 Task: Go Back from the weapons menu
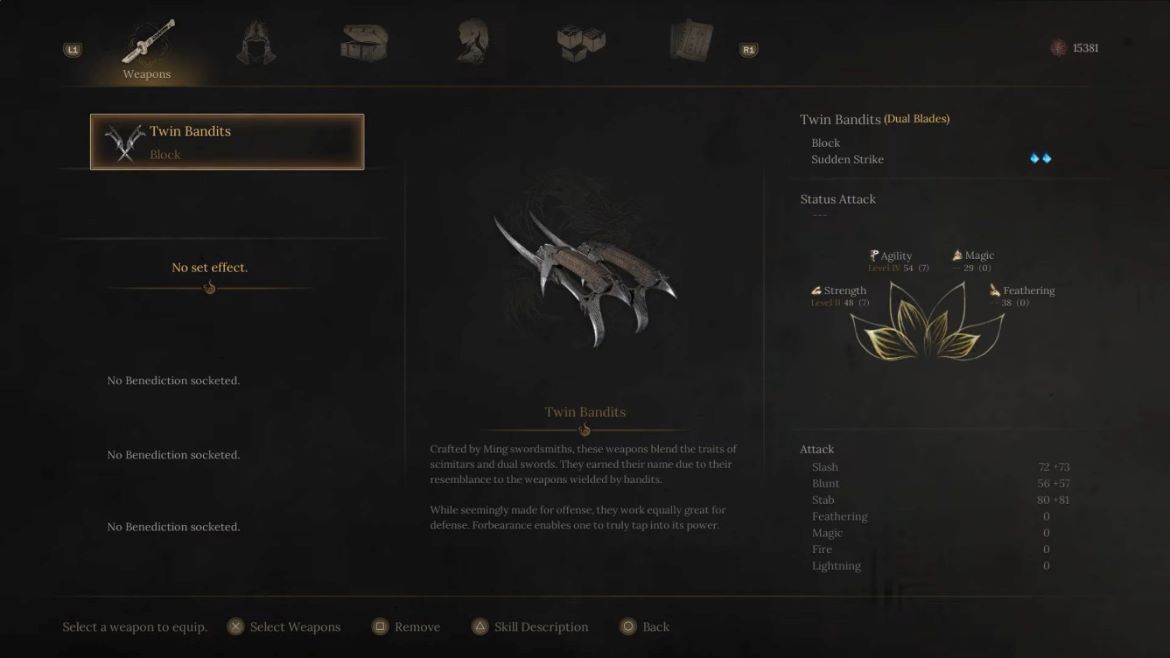point(645,627)
